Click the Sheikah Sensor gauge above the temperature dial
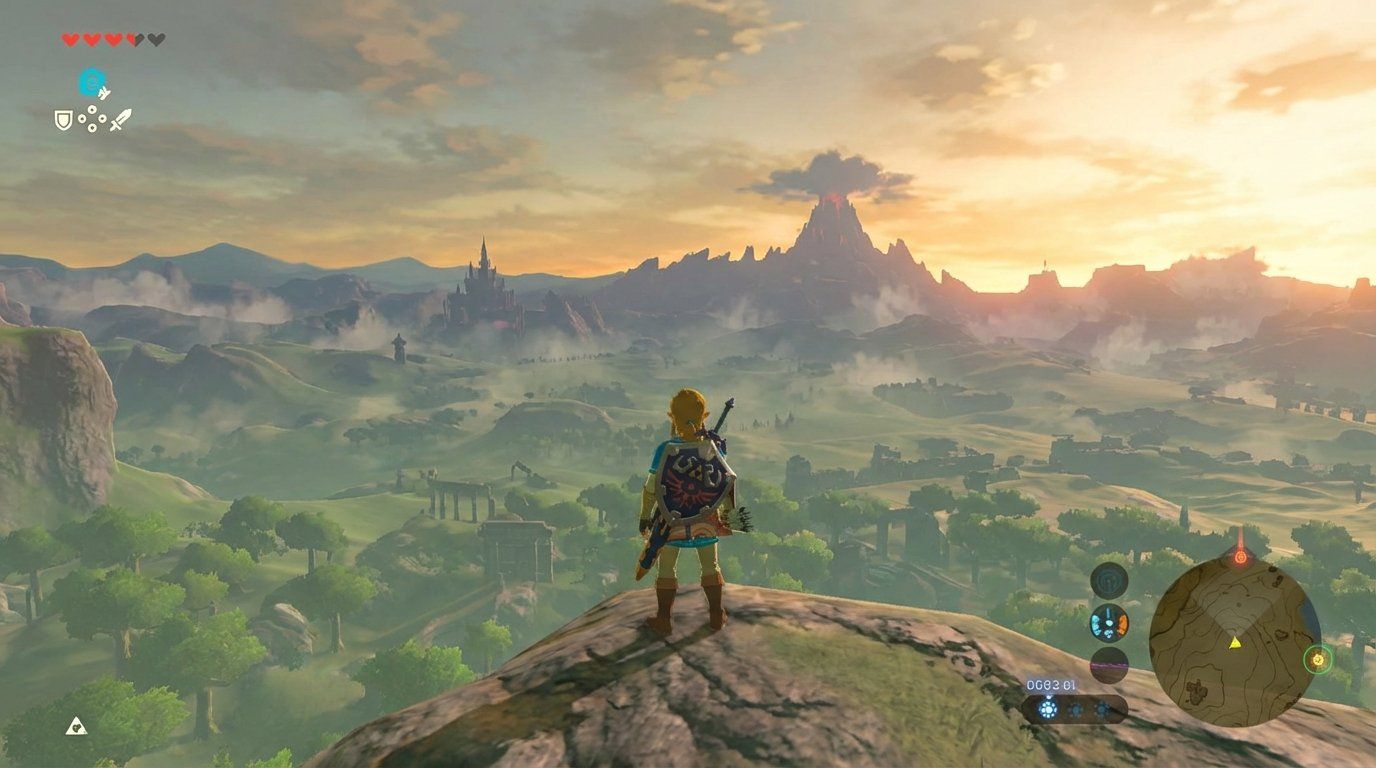The image size is (1376, 768). 1108,580
